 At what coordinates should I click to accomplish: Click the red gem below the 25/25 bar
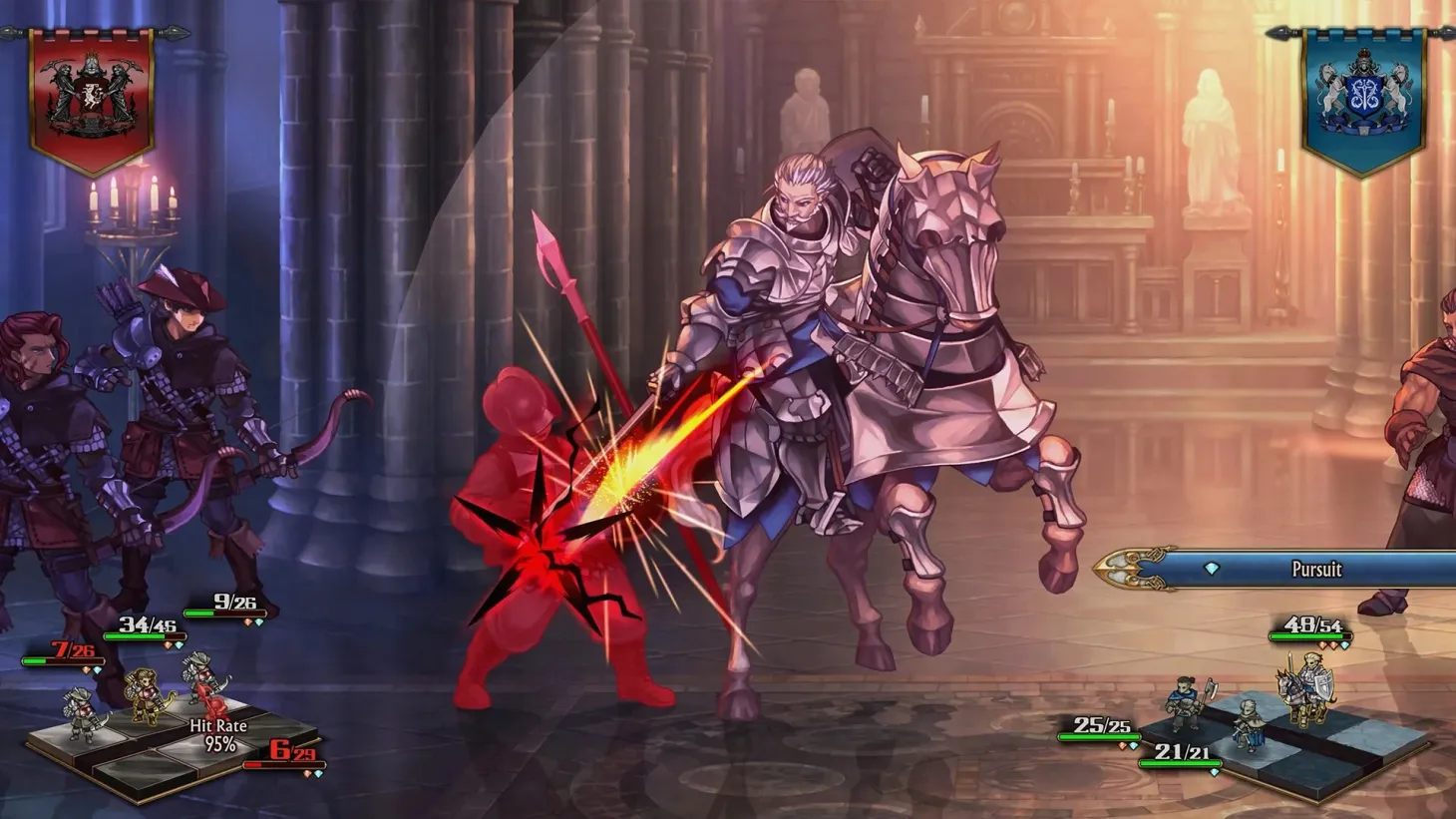[1122, 746]
